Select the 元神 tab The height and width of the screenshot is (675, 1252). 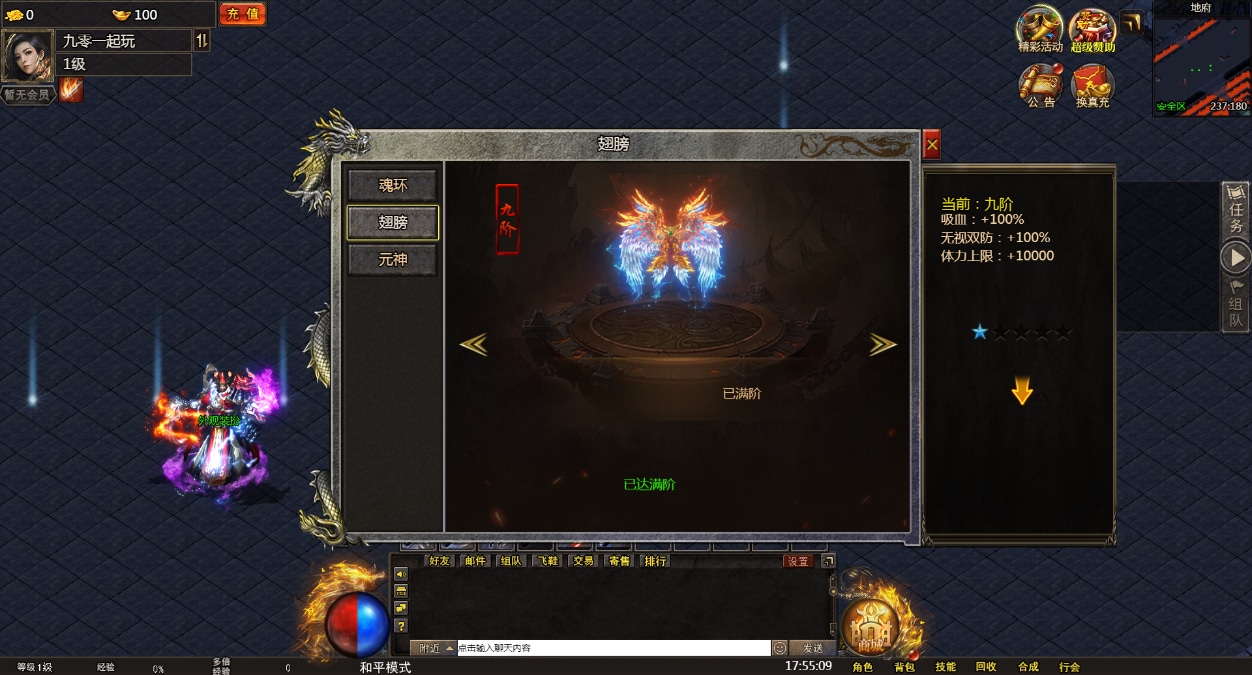(393, 260)
